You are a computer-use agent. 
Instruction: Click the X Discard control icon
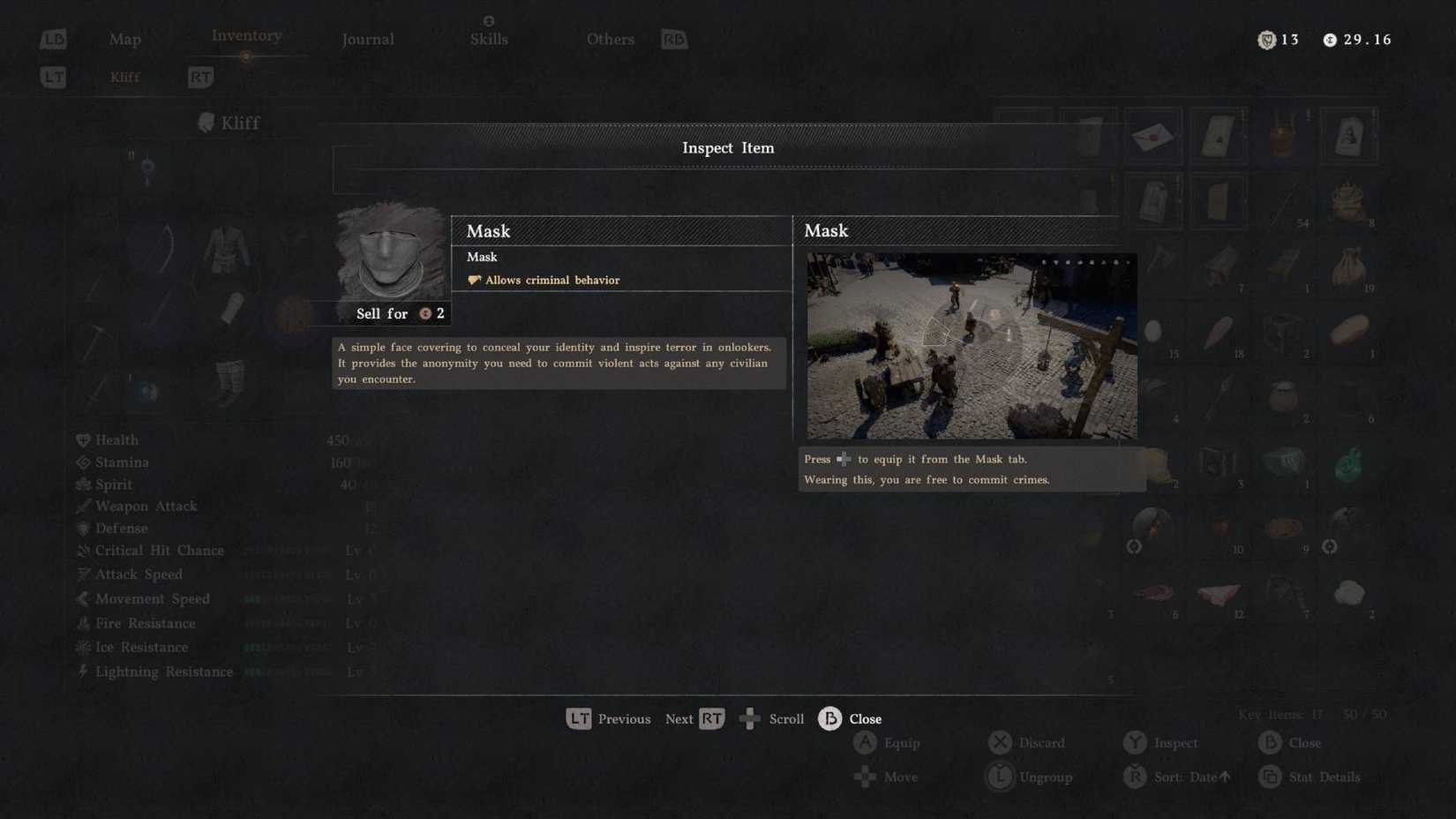coord(1000,742)
